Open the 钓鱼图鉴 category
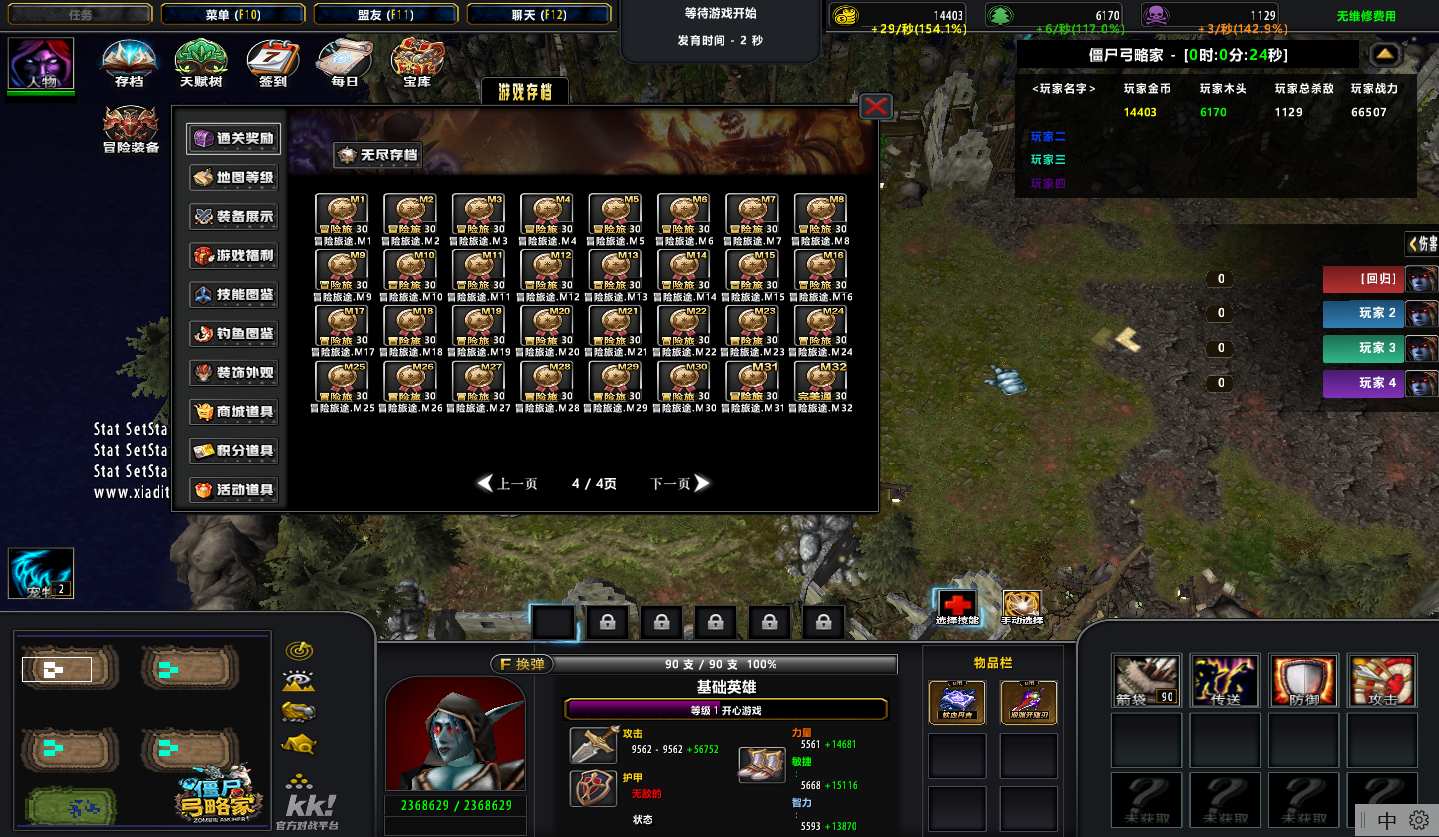The width and height of the screenshot is (1439, 837). [x=234, y=333]
